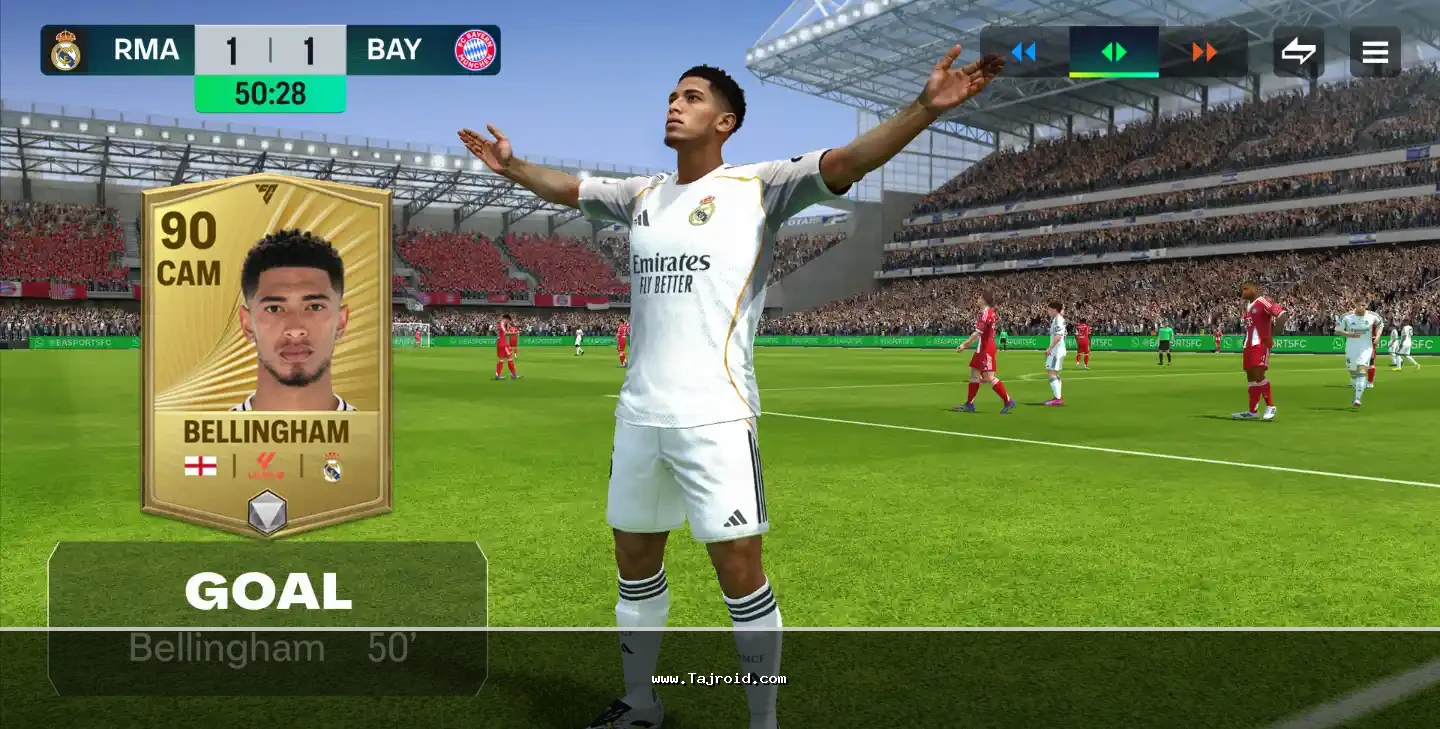
Task: Select the blue double-left-arrow defensive tactic
Action: (x=1023, y=52)
